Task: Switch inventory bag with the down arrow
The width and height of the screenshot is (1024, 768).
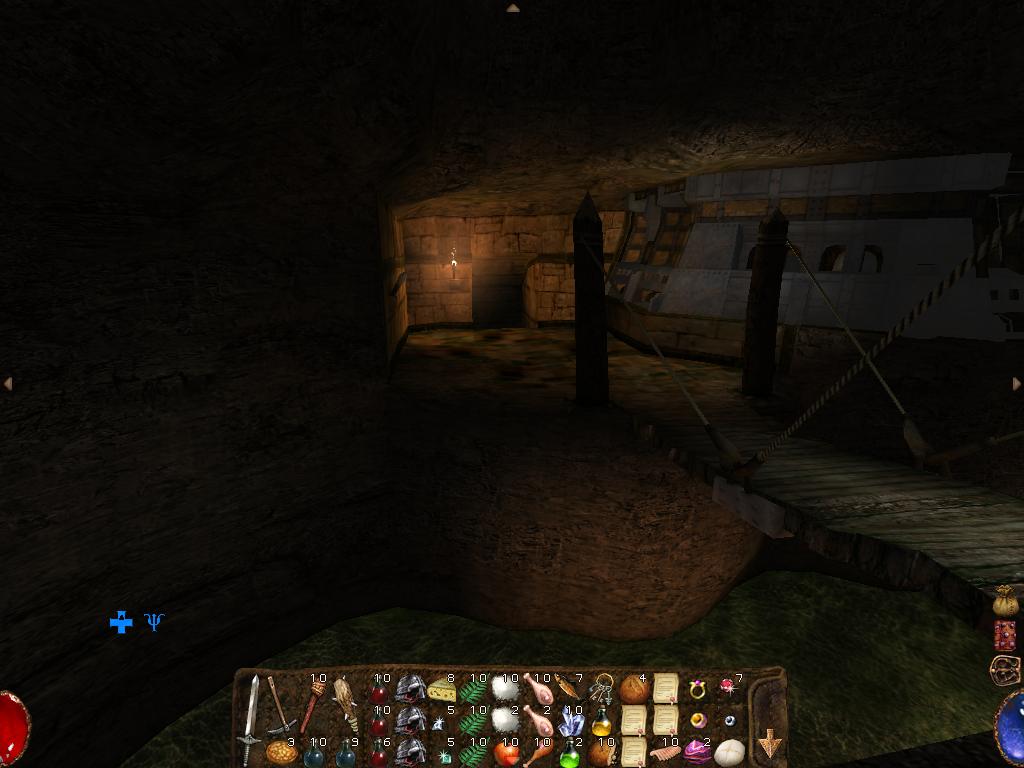Action: pyautogui.click(x=769, y=743)
